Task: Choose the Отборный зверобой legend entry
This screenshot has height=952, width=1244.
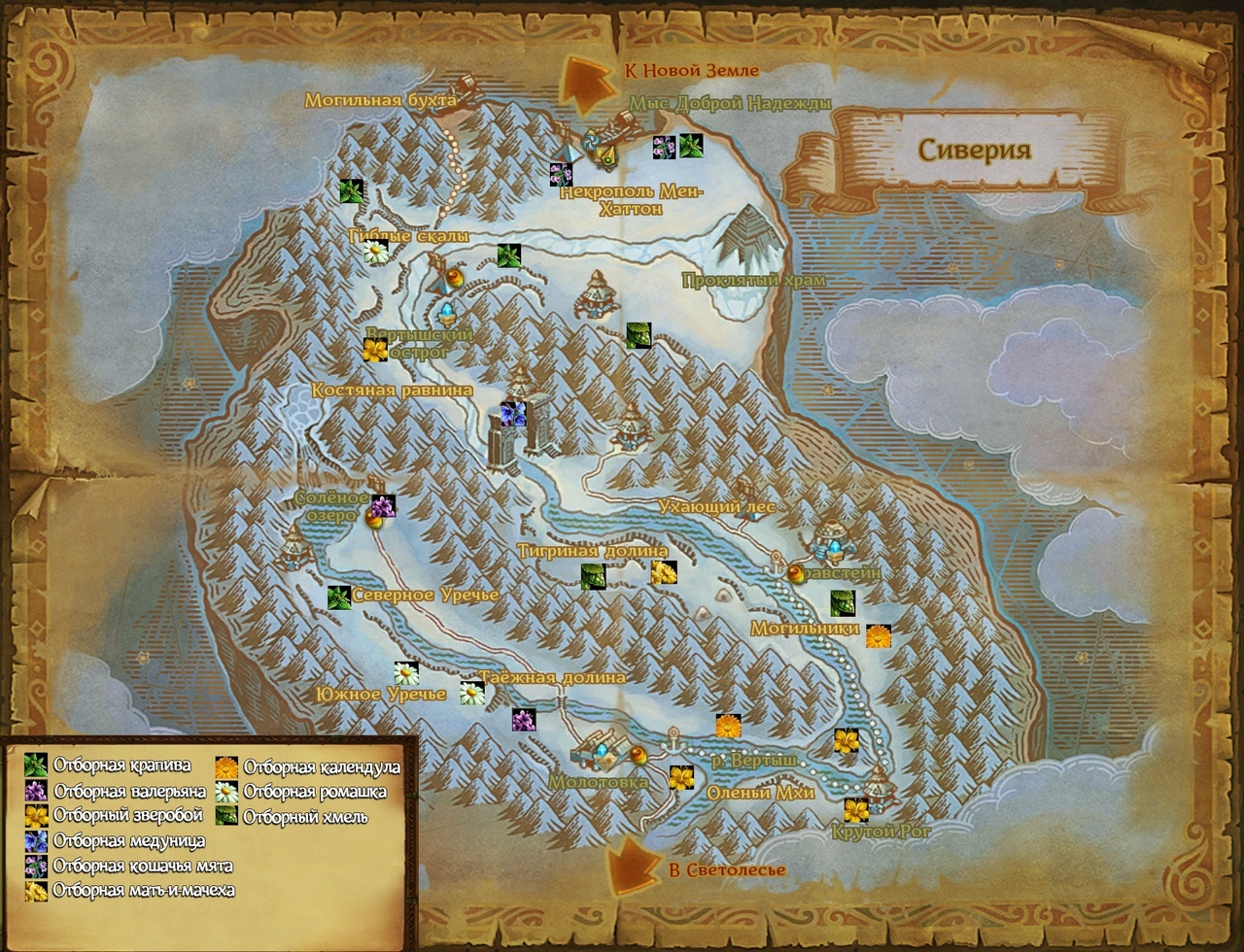Action: (x=36, y=816)
